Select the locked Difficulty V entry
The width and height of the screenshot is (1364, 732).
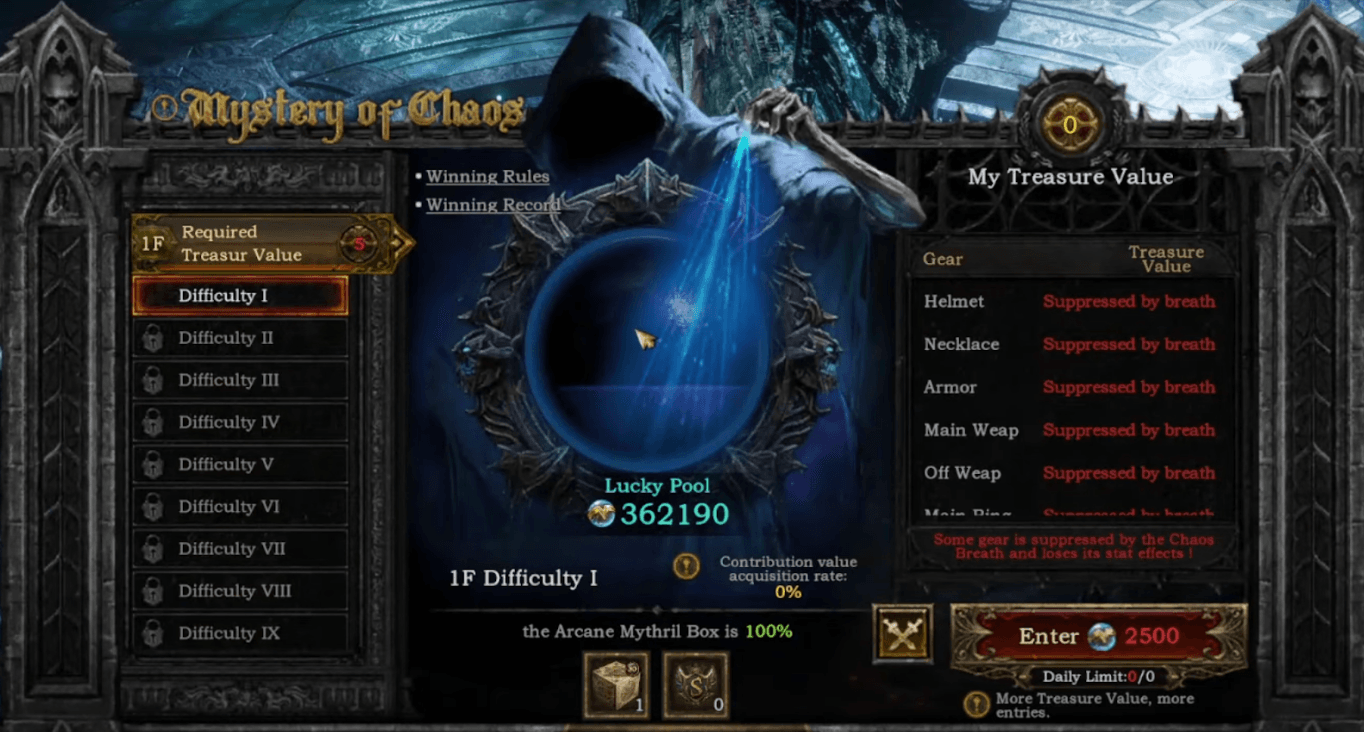click(240, 464)
